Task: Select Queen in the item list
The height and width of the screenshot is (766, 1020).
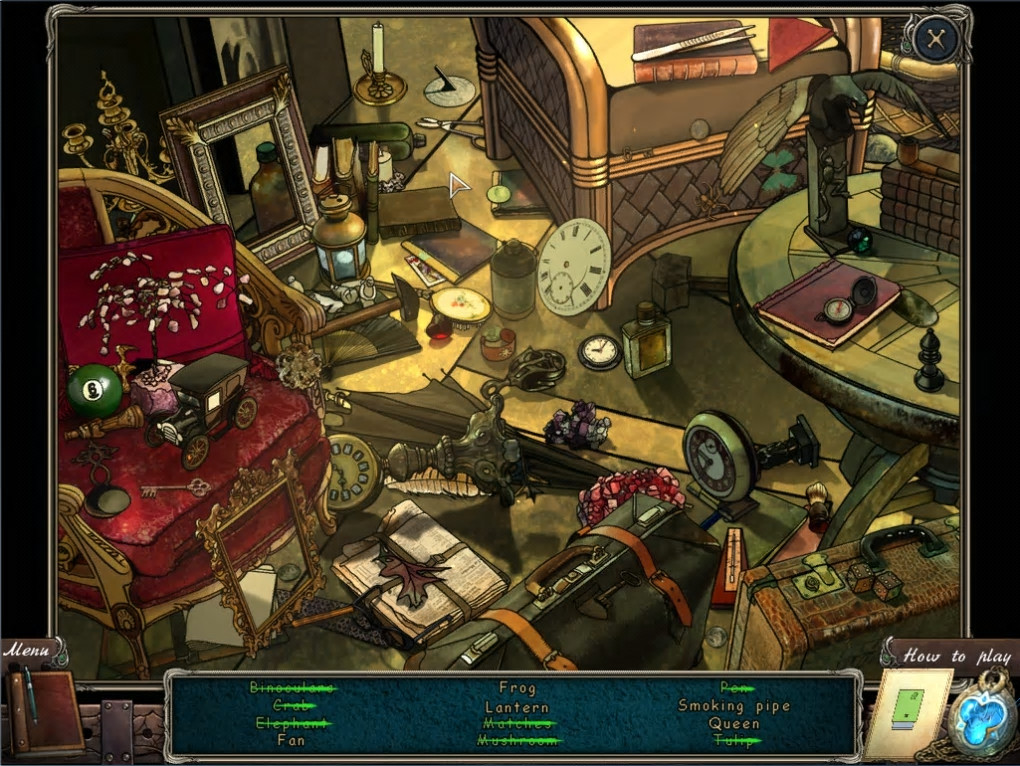Action: click(734, 723)
